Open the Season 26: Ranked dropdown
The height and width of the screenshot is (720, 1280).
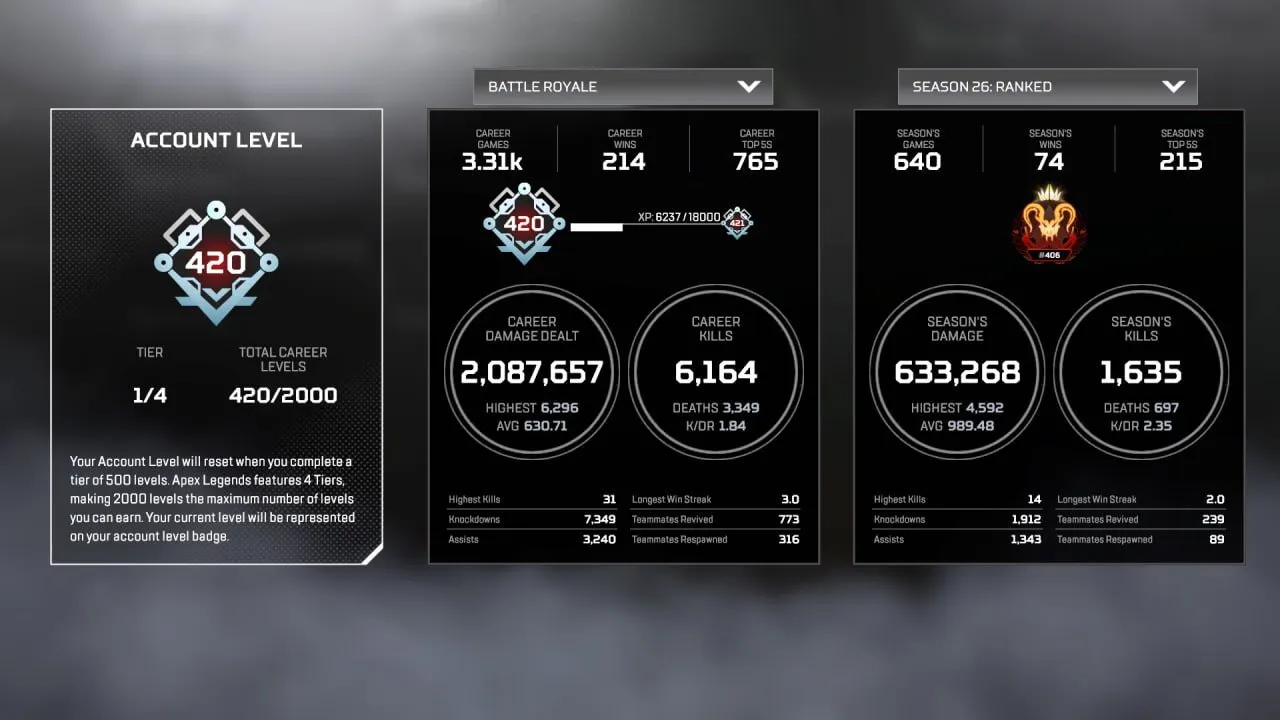click(x=1047, y=87)
